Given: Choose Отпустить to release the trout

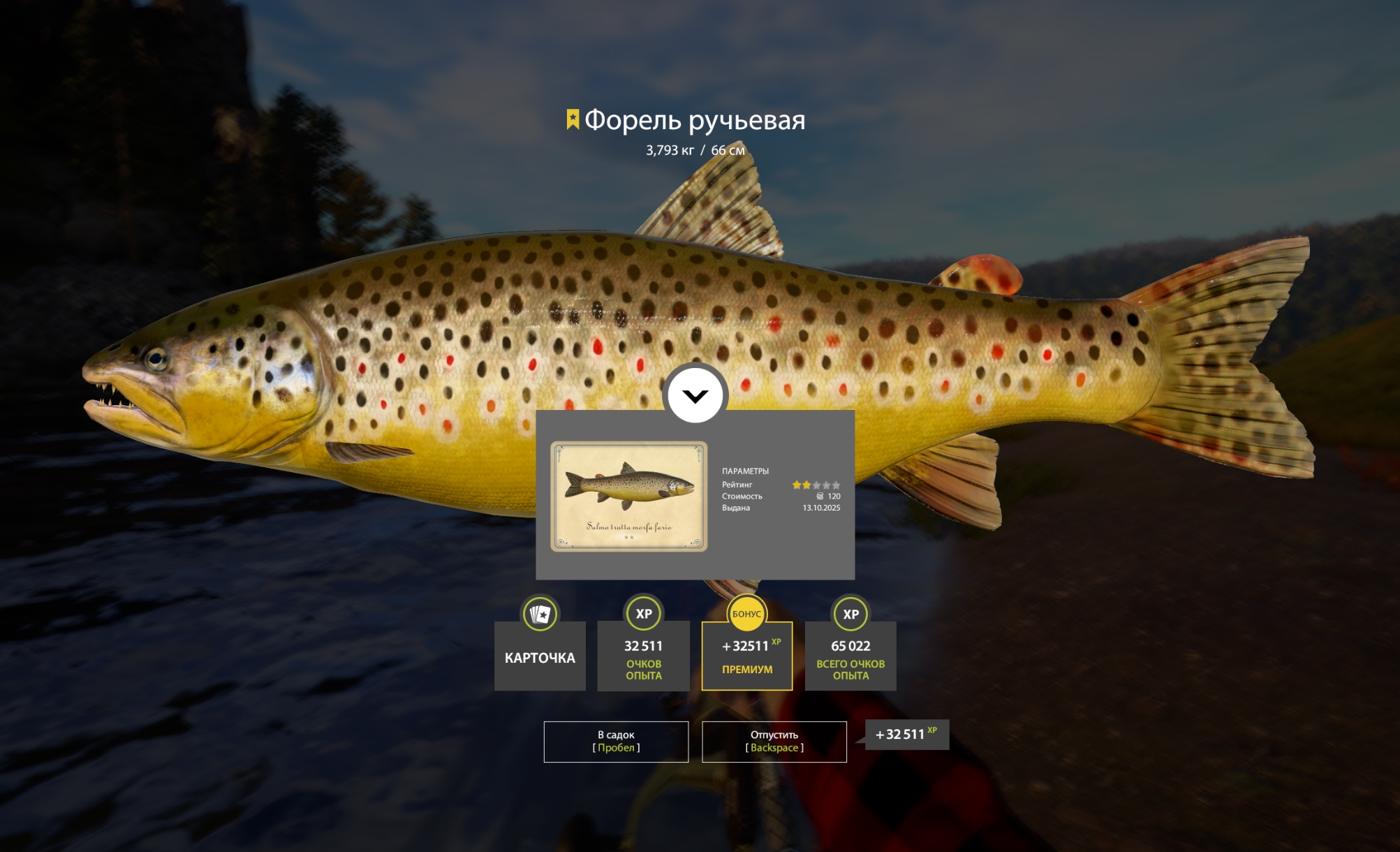Looking at the screenshot, I should [x=774, y=741].
